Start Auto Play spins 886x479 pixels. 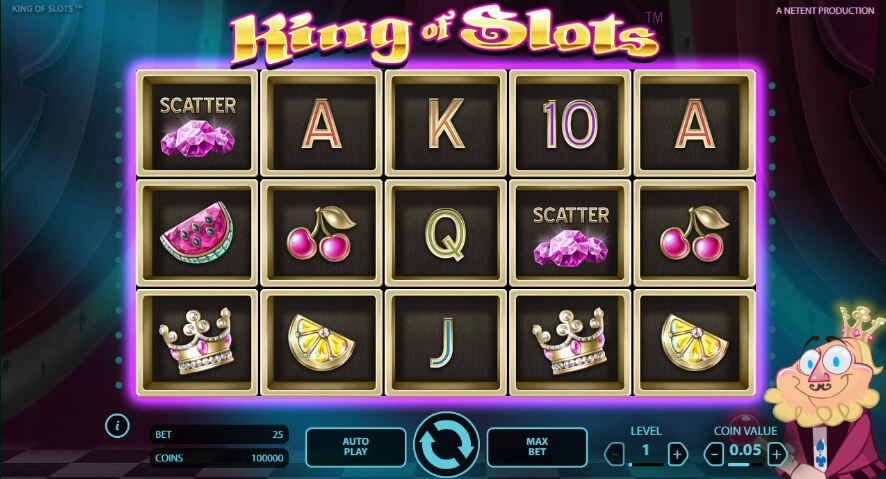[355, 447]
